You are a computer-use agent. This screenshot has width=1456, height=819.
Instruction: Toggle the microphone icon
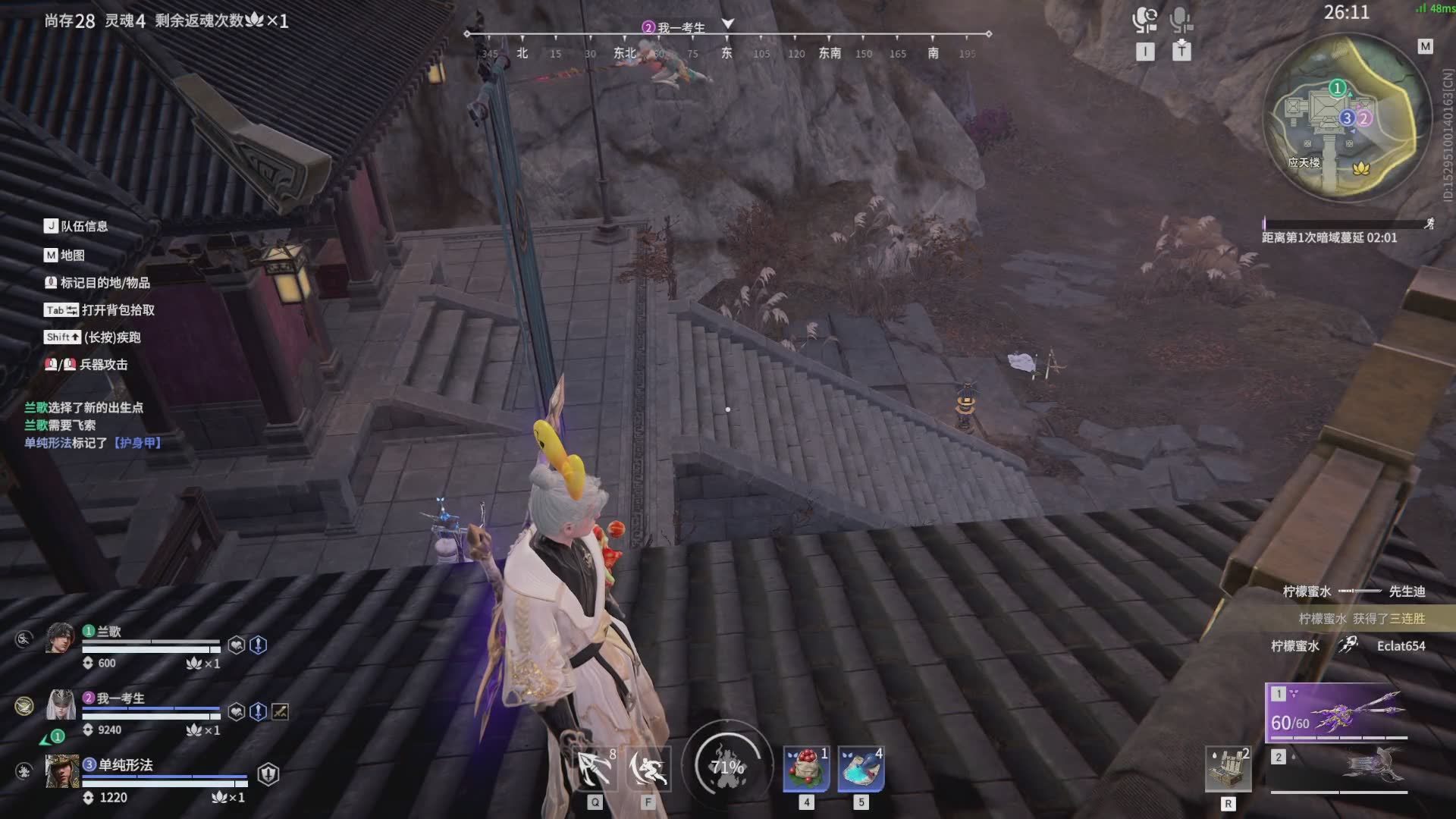pos(1181,20)
